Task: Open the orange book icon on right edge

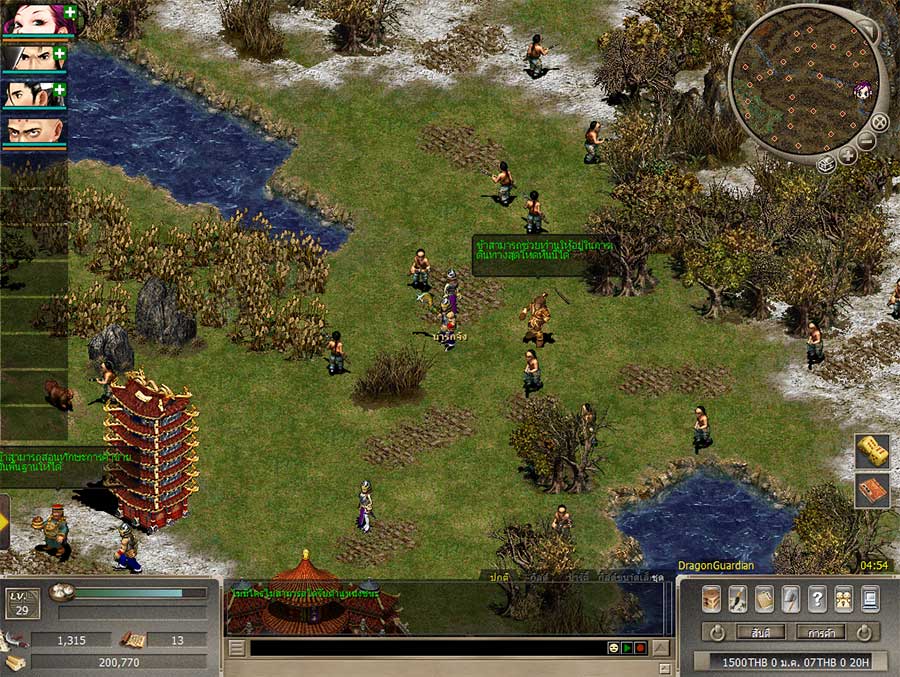Action: [872, 490]
